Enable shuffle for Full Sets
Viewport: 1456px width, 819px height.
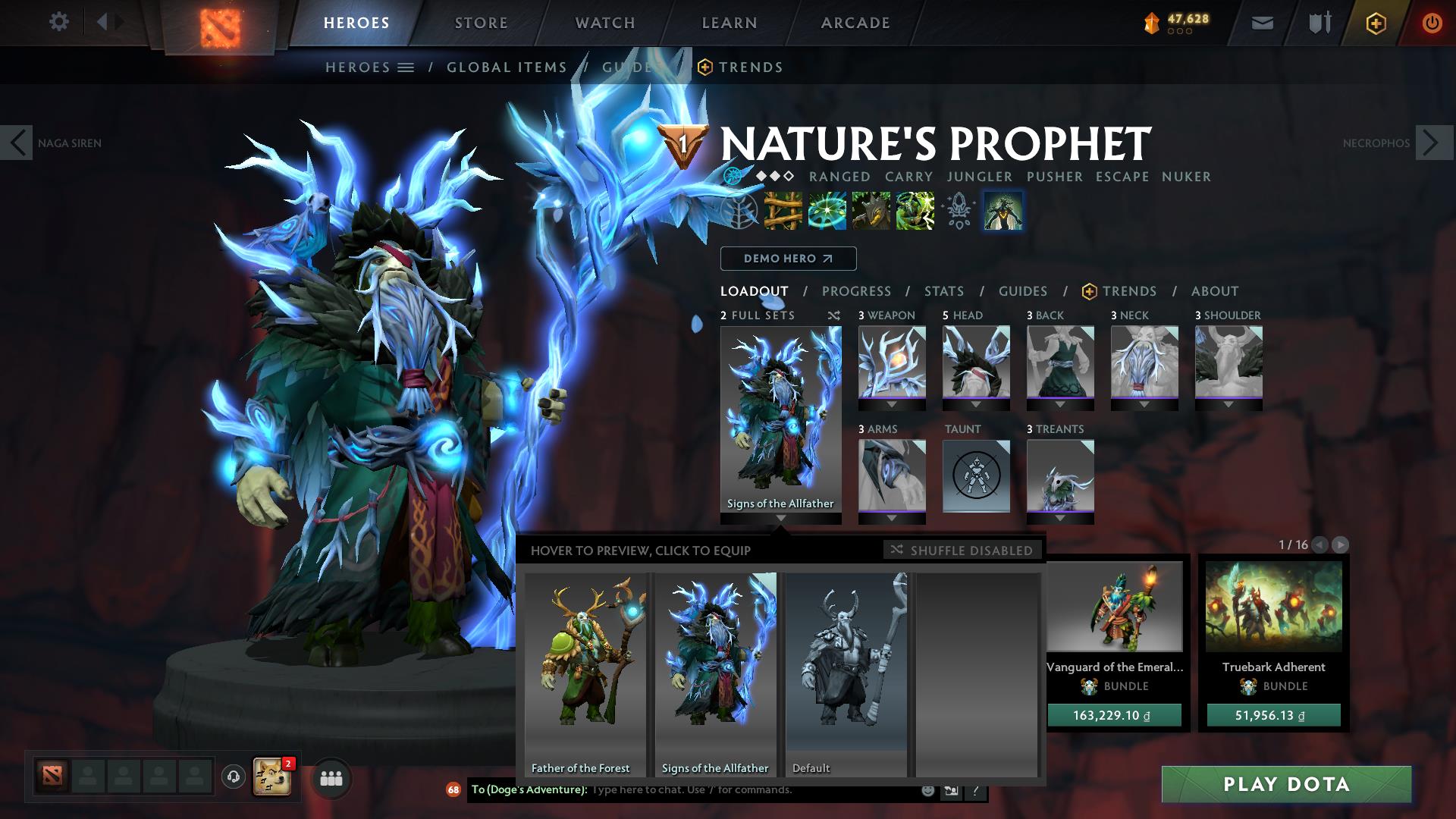tap(833, 315)
